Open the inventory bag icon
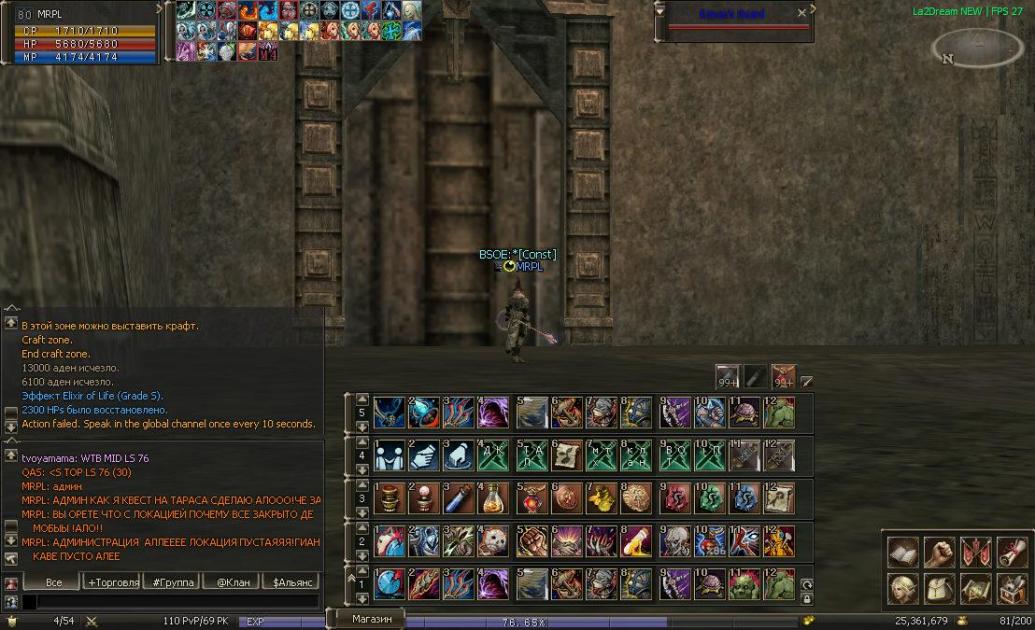This screenshot has height=630, width=1035. coord(940,588)
